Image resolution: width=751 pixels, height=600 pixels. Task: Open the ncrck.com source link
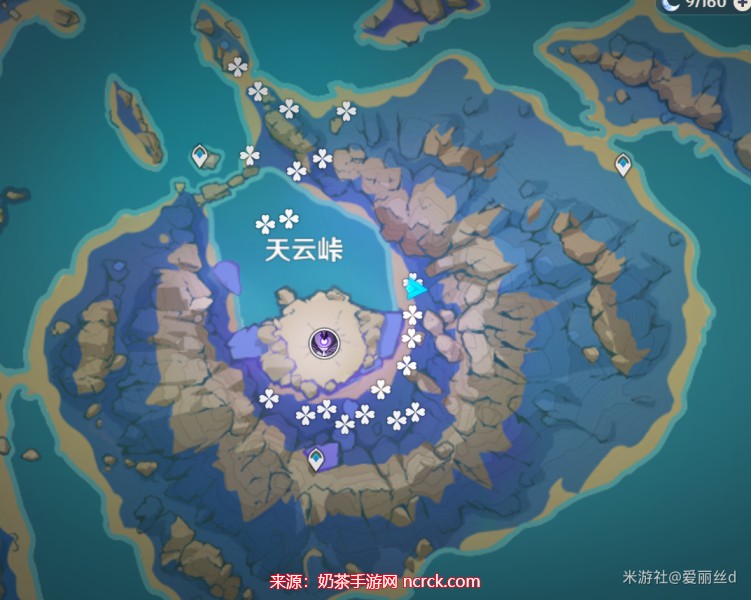[441, 581]
